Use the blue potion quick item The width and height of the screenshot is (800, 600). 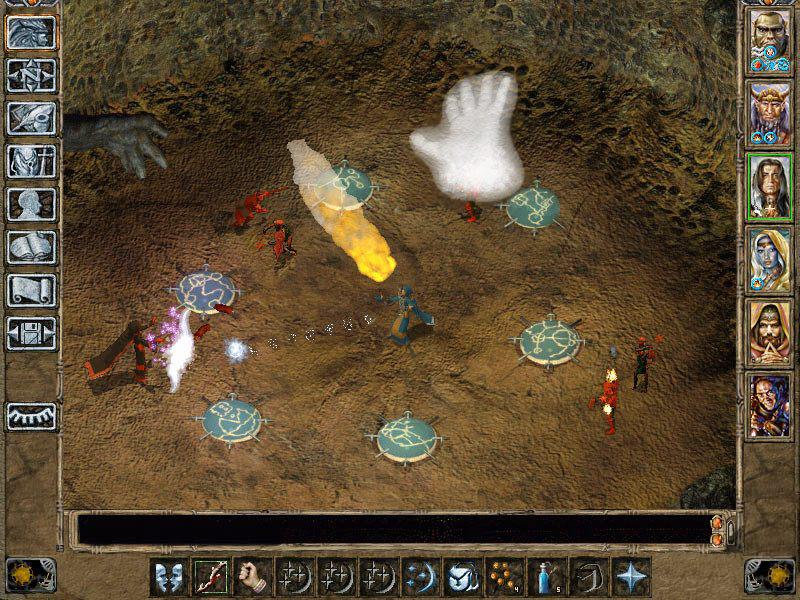coord(543,576)
